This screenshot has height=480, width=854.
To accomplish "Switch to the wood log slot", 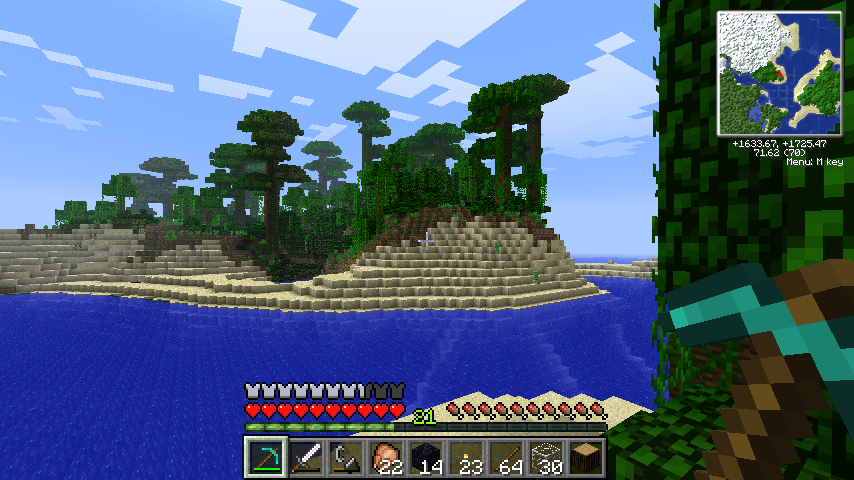I will pos(586,458).
